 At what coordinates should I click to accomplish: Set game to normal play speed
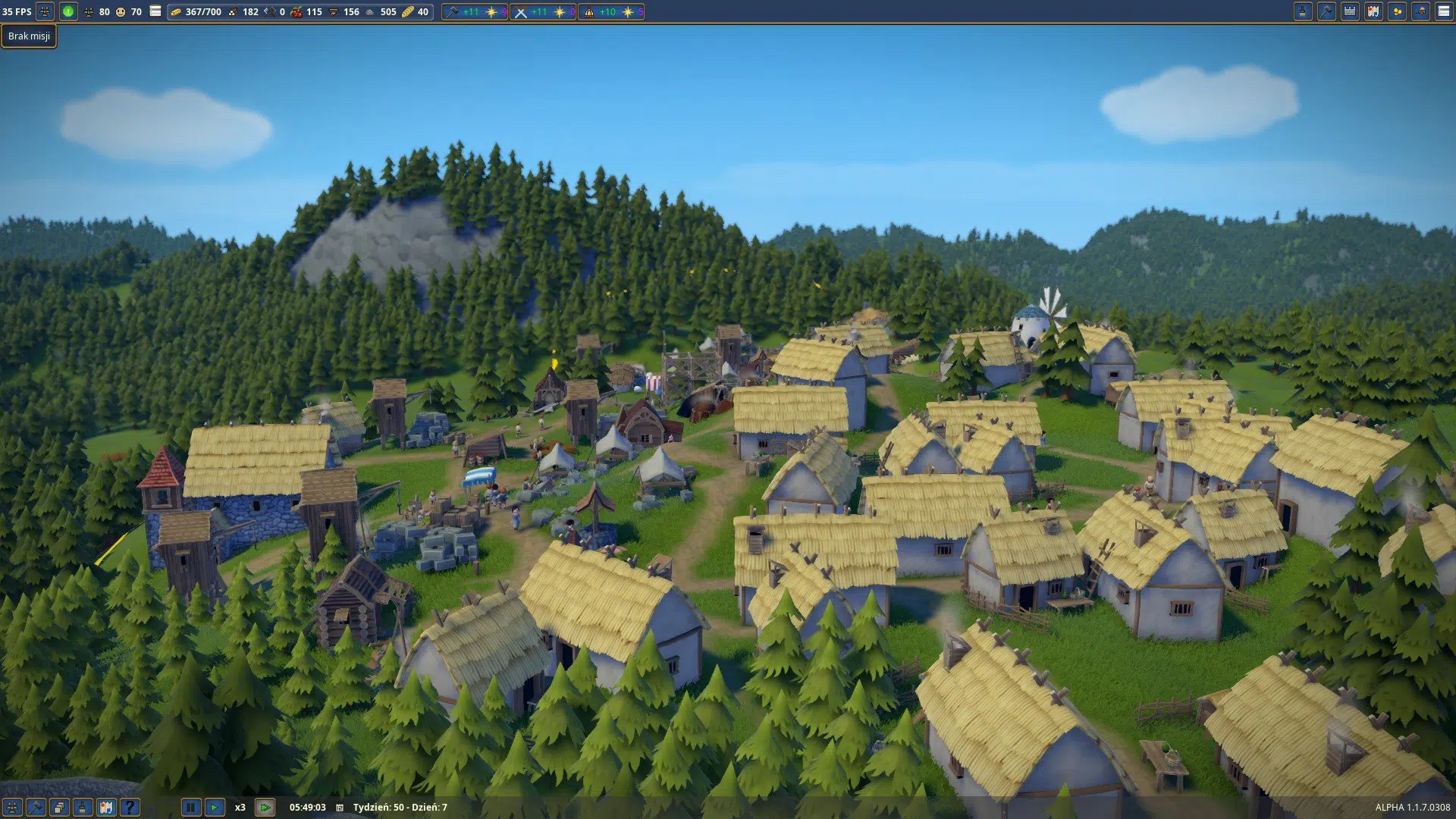(x=215, y=808)
